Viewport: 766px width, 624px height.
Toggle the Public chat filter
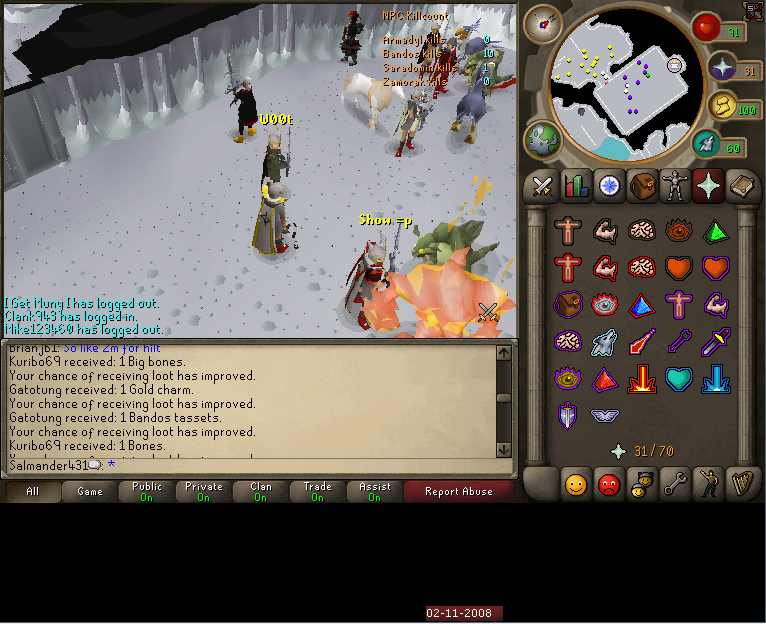click(x=147, y=491)
